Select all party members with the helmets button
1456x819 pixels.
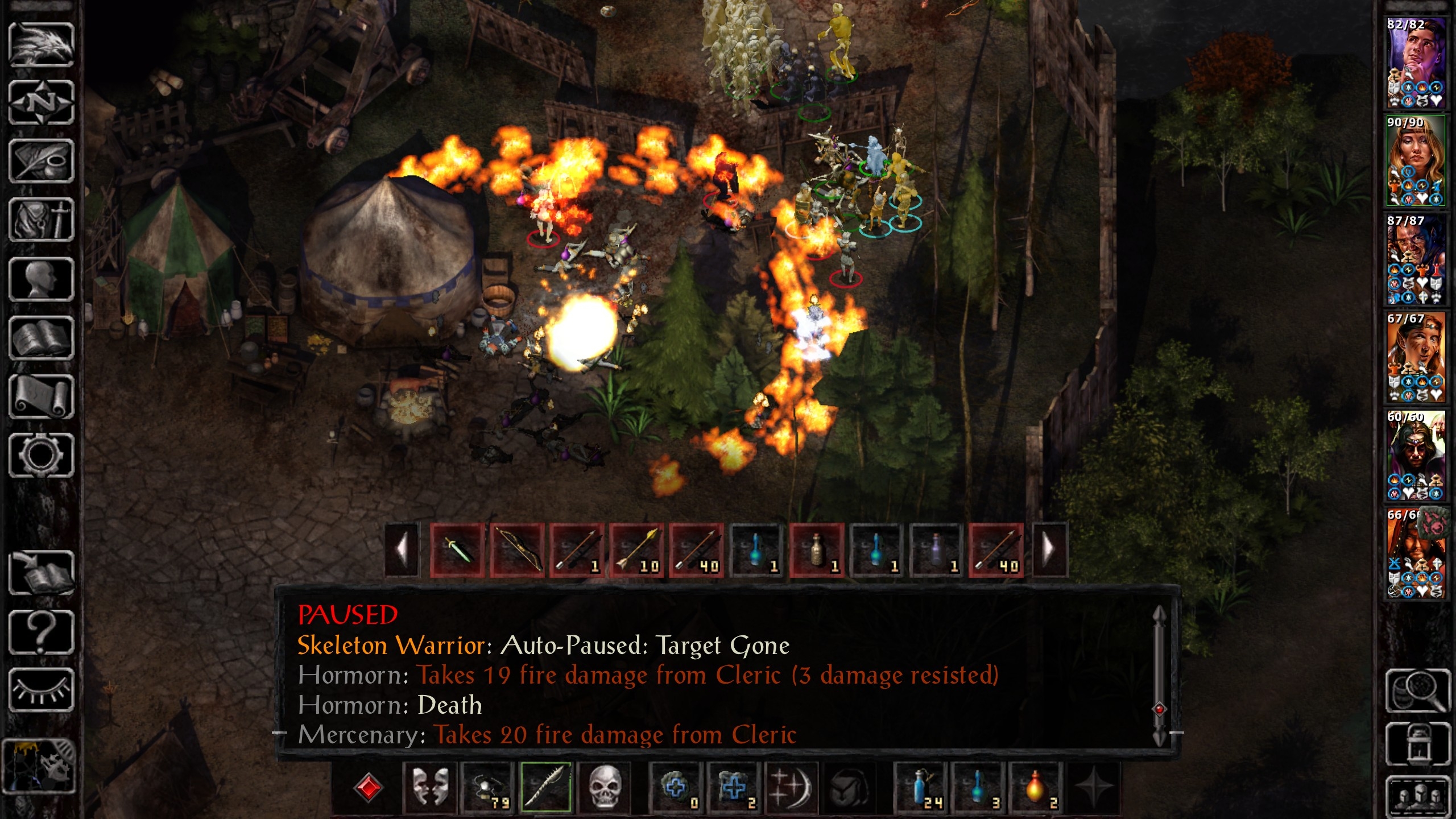pos(1417,796)
